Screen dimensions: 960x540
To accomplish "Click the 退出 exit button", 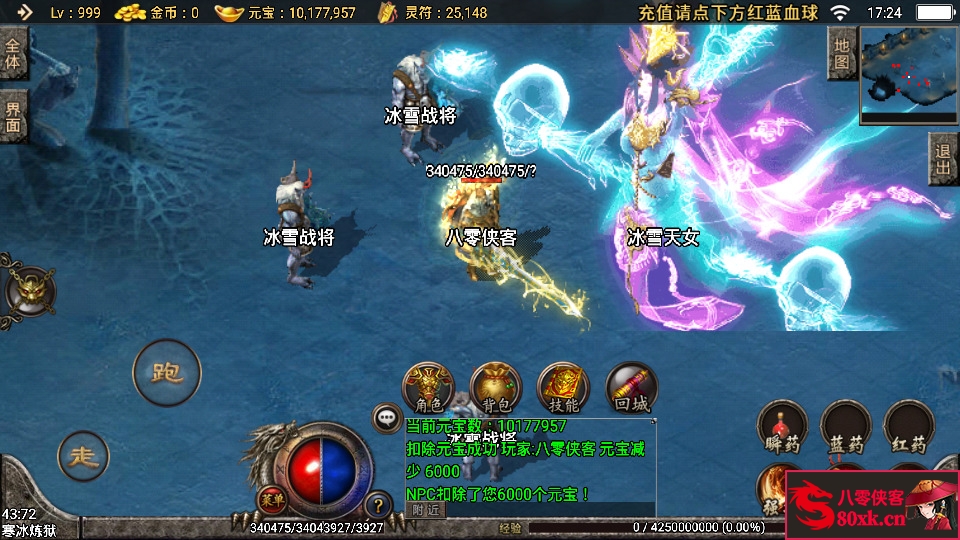I will [x=942, y=158].
